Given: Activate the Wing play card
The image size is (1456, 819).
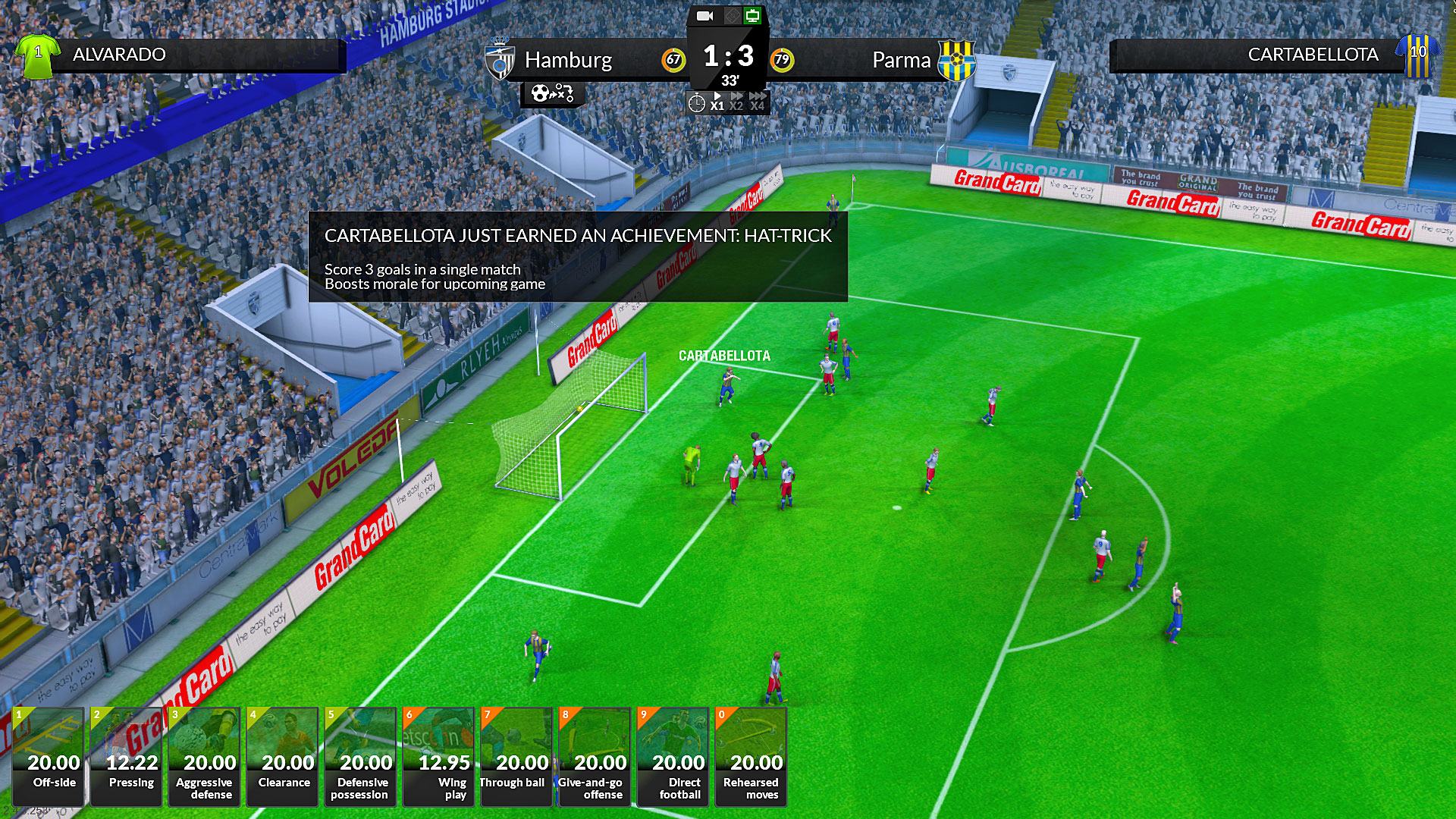Looking at the screenshot, I should pos(439,756).
